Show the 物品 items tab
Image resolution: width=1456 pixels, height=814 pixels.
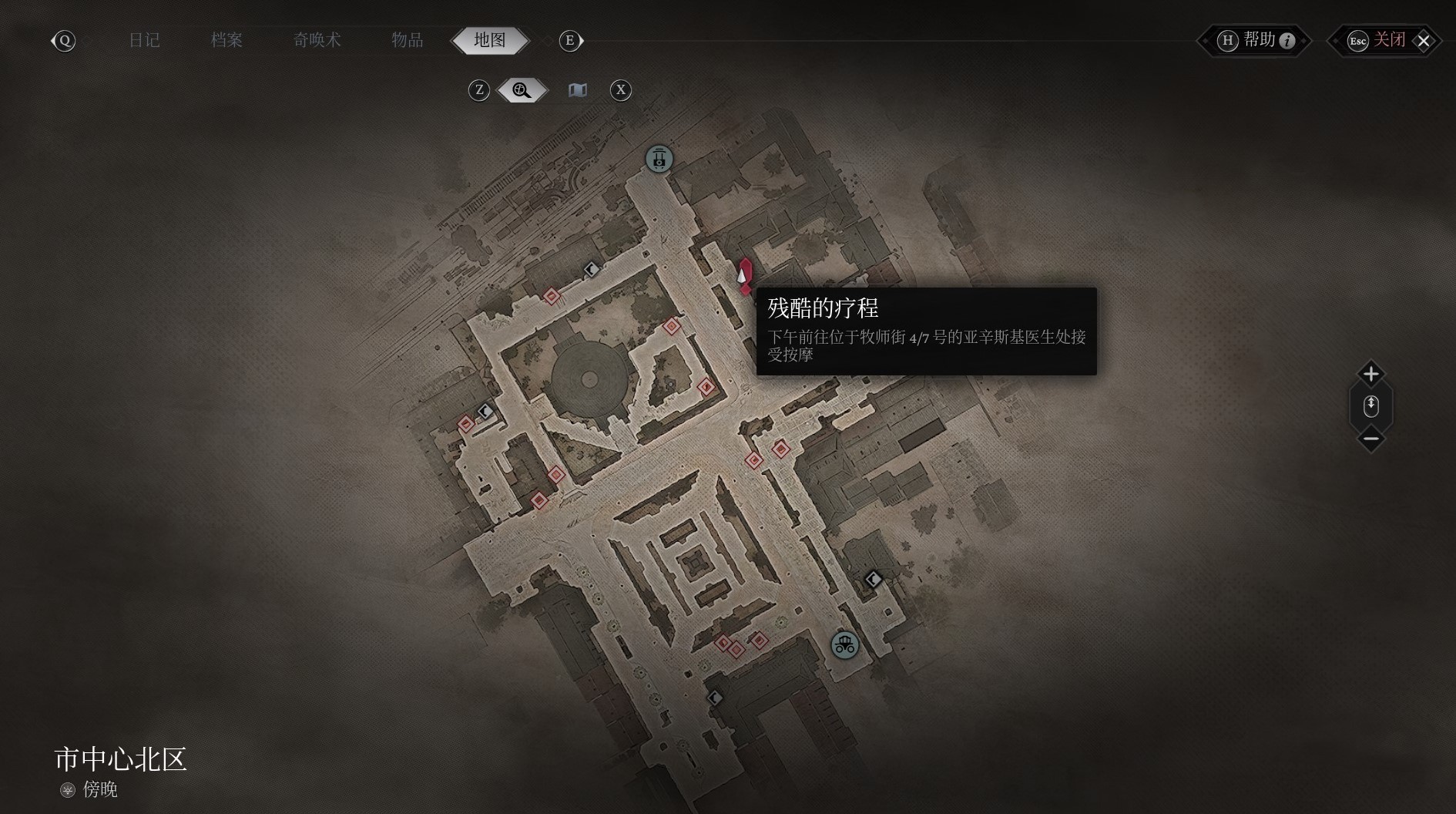coord(407,40)
